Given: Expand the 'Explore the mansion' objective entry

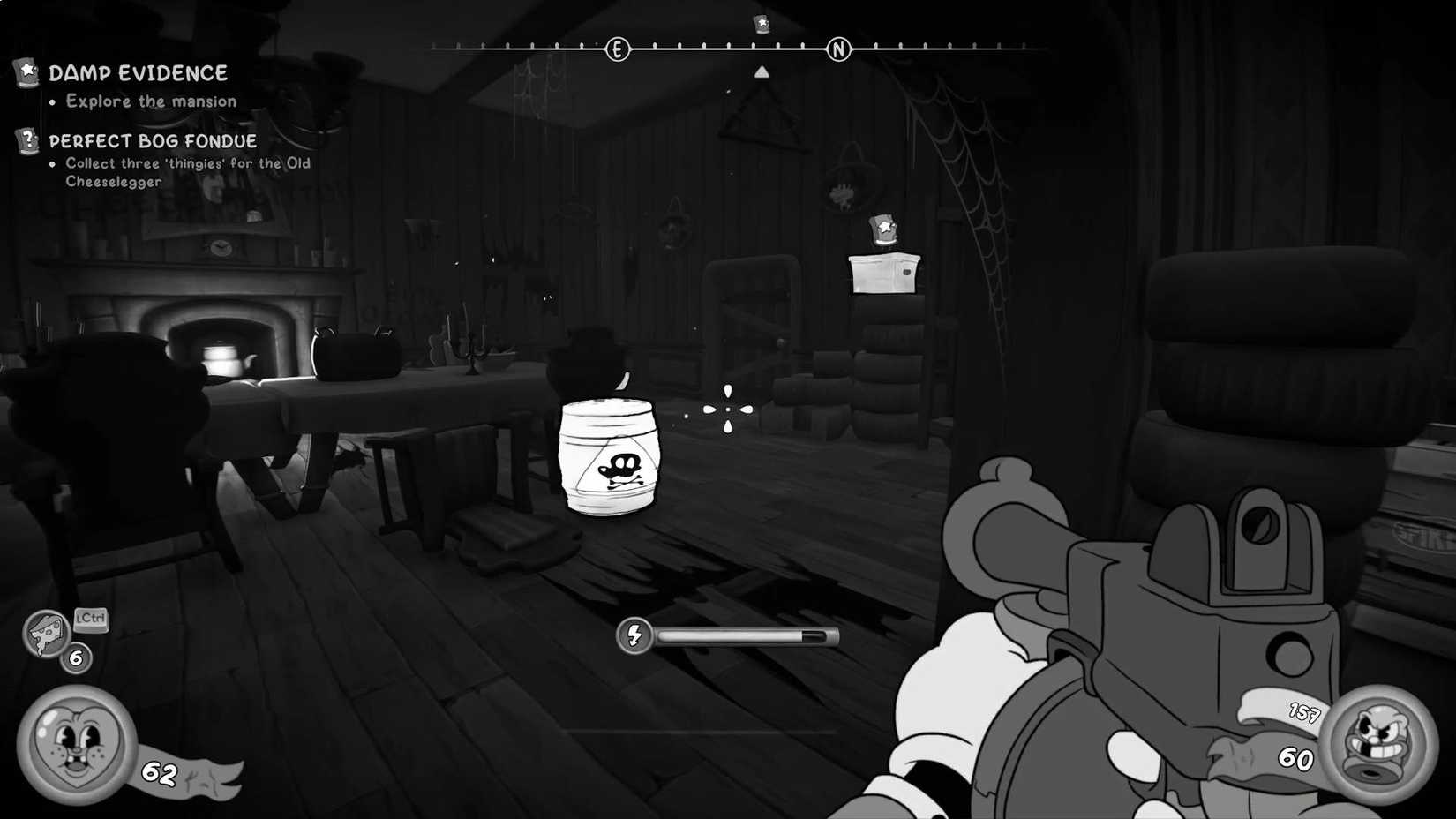Looking at the screenshot, I should 149,101.
